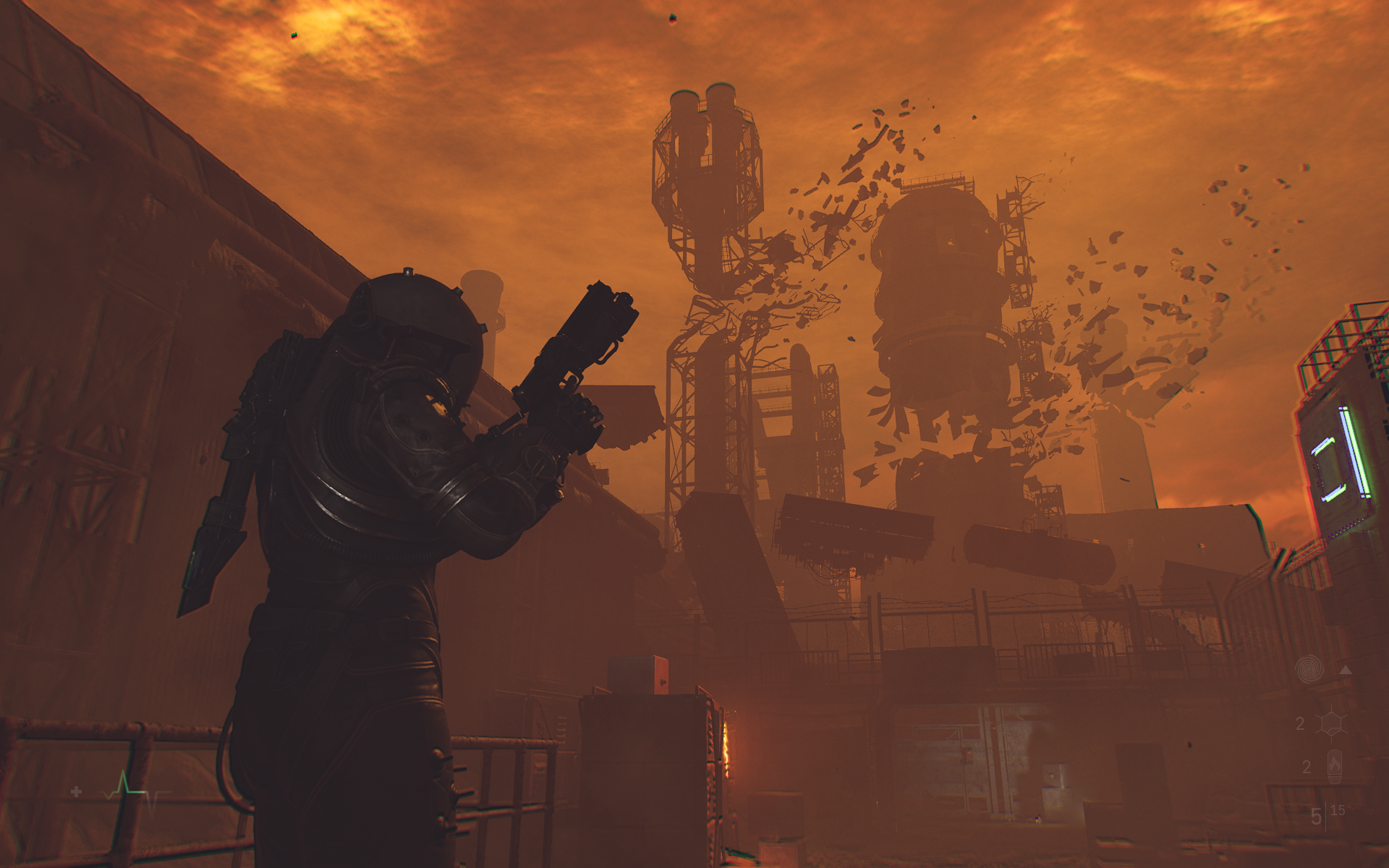Use the flame canister item icon
The image size is (1389, 868).
coord(1335,766)
